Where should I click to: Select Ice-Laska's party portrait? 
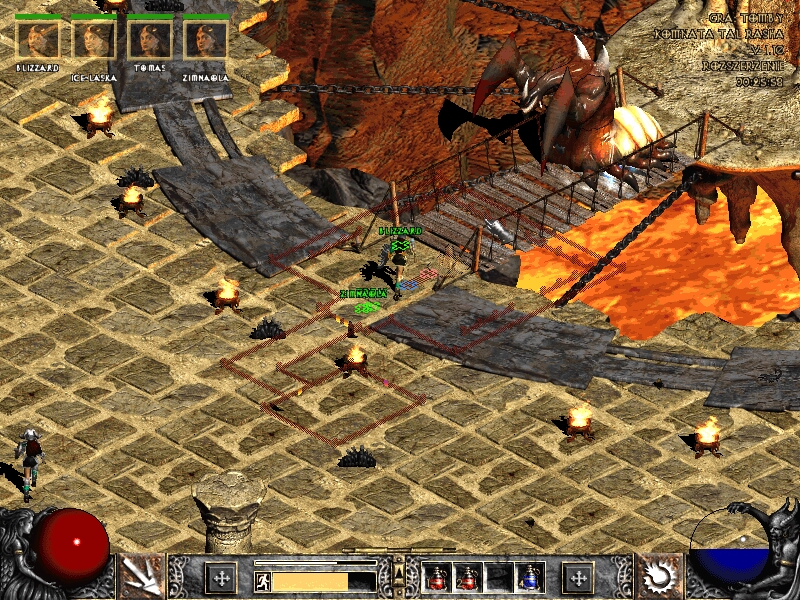click(94, 39)
